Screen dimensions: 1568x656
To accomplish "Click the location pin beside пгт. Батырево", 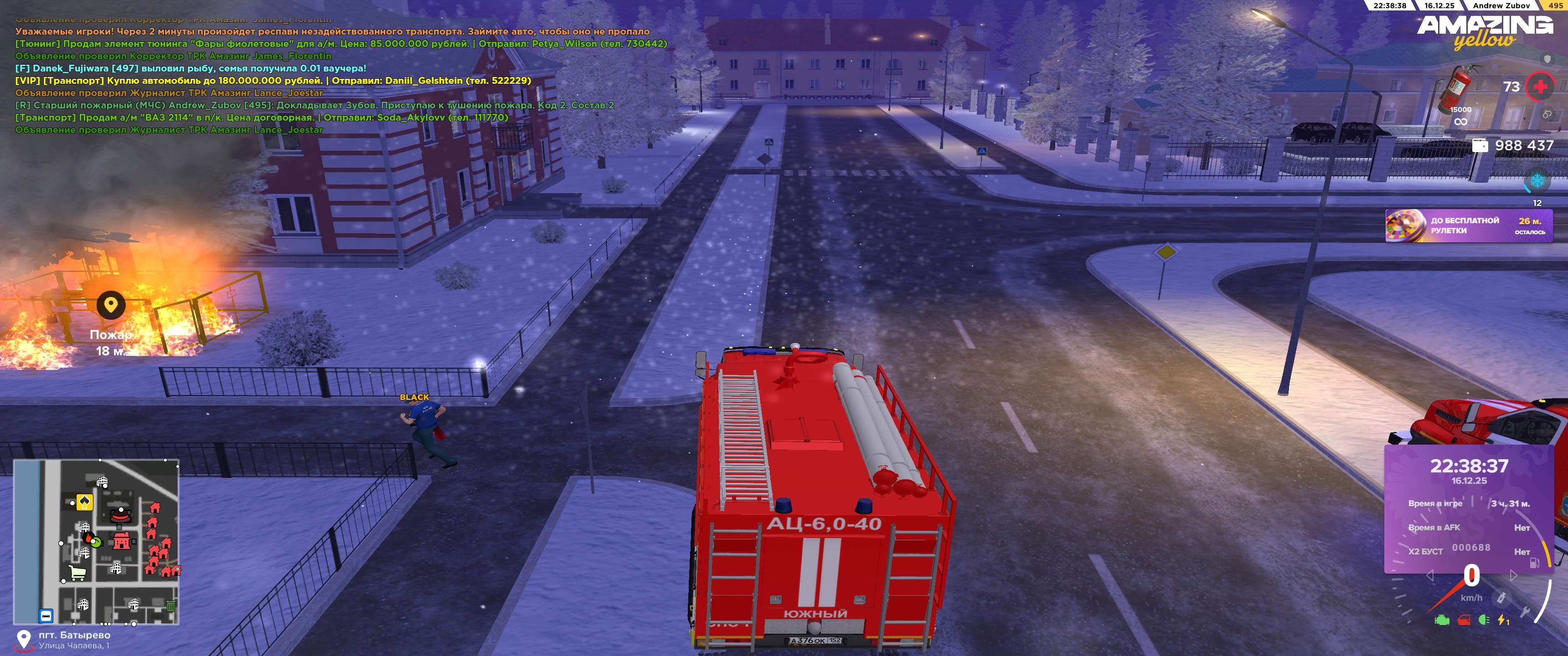I will (23, 640).
